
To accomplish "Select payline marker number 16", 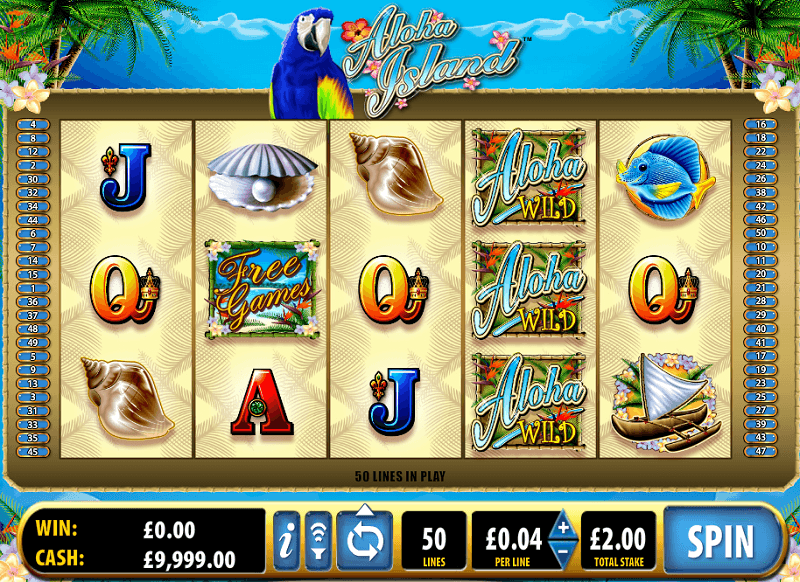I will pos(762,124).
